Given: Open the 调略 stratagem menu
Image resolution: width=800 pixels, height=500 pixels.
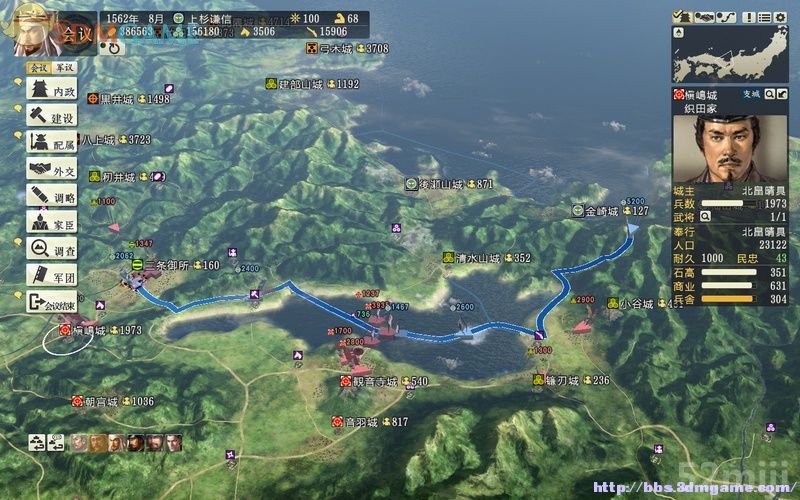Looking at the screenshot, I should point(52,197).
